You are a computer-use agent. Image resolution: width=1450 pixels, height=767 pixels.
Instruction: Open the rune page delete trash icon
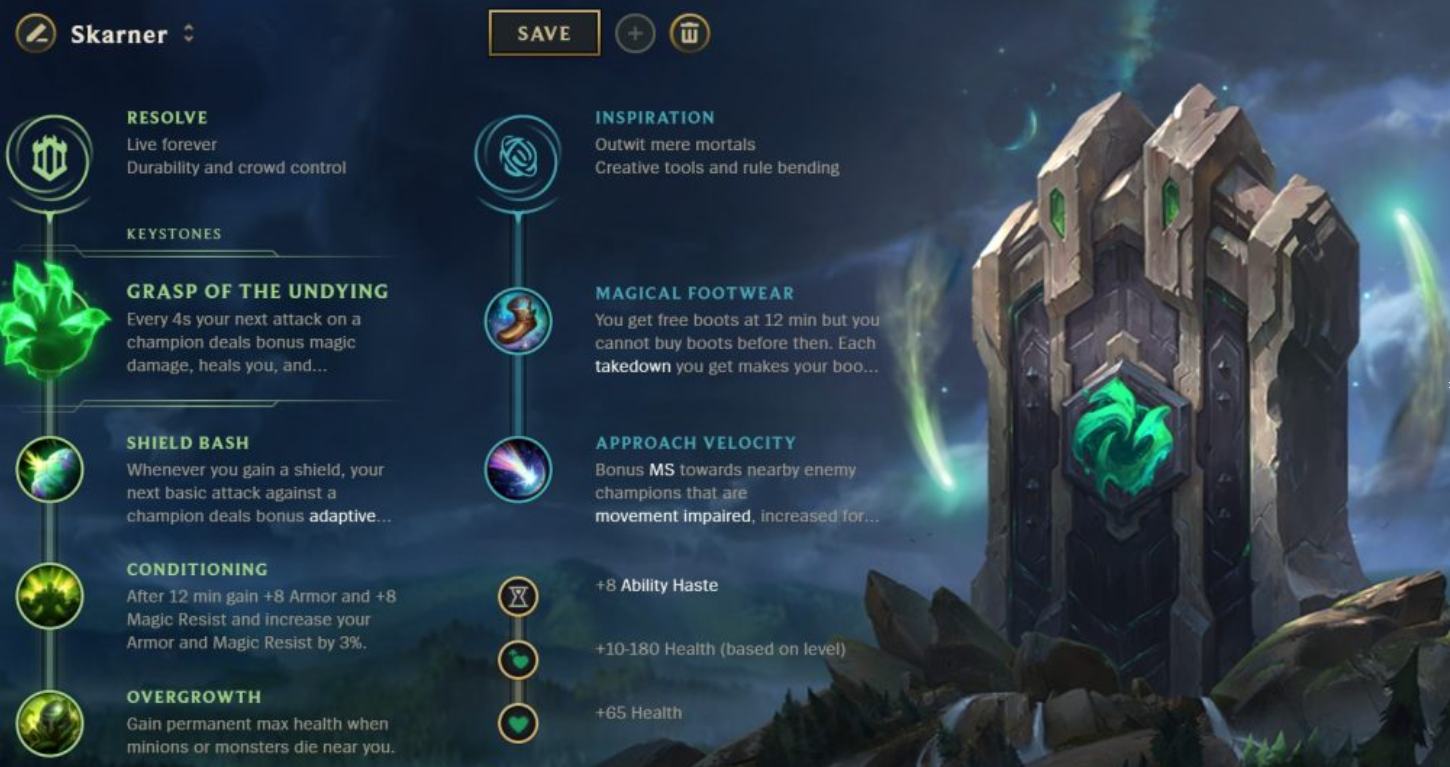[x=689, y=33]
